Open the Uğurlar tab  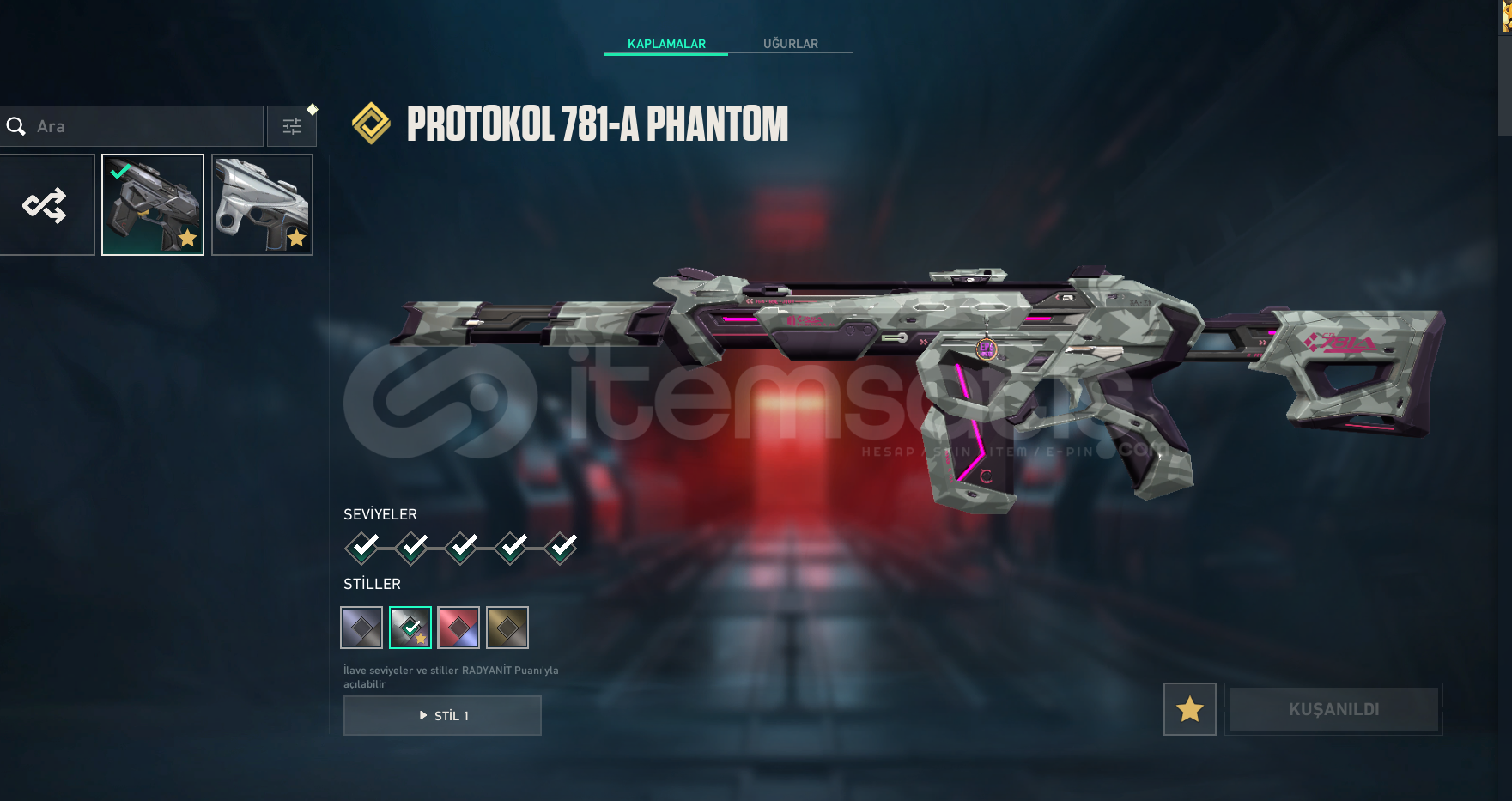pyautogui.click(x=790, y=44)
